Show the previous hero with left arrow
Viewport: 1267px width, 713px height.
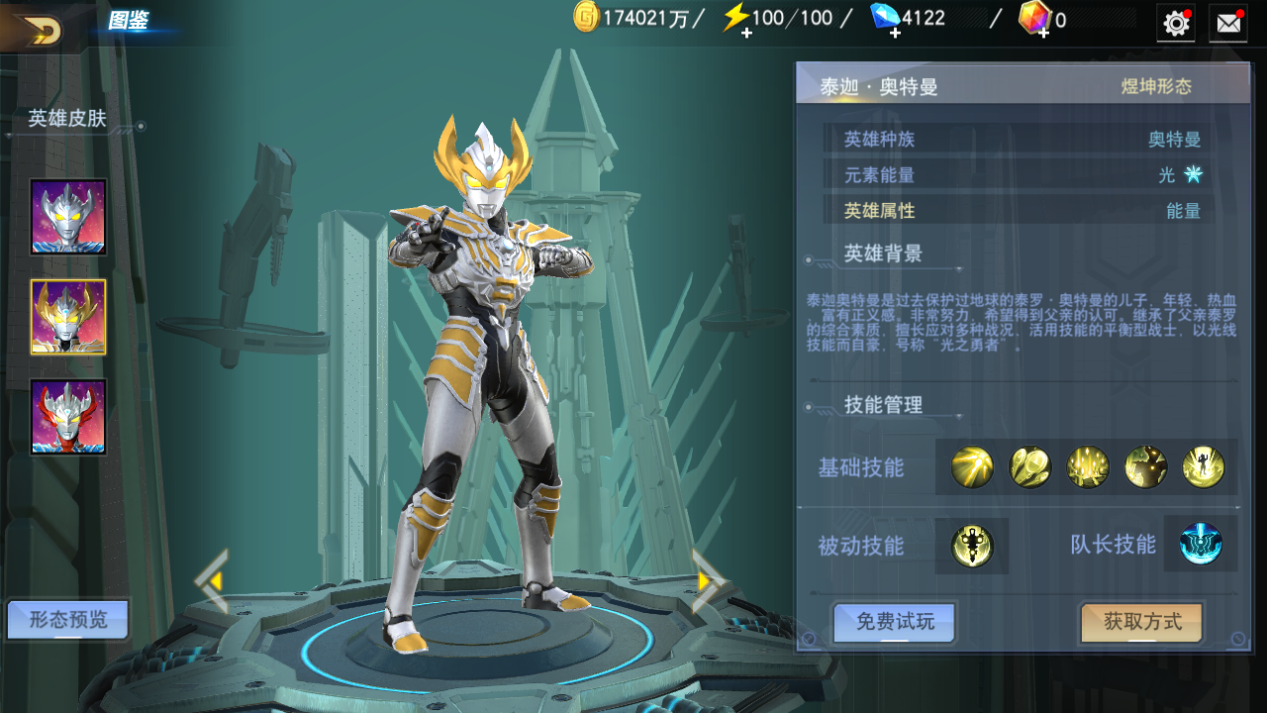click(x=211, y=581)
